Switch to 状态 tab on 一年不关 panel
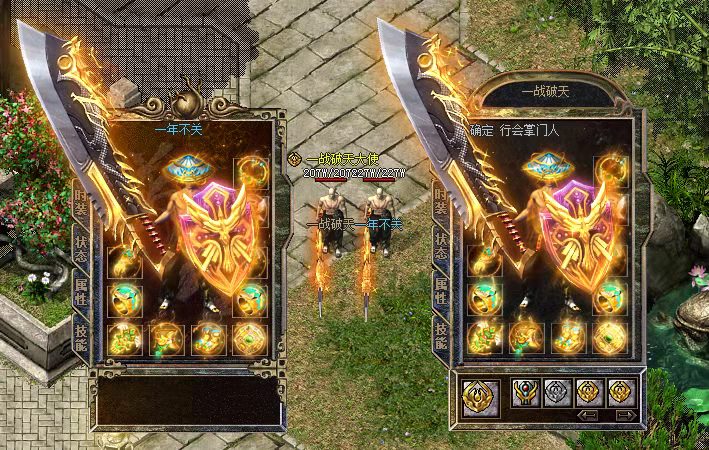This screenshot has width=709, height=450. (80, 246)
